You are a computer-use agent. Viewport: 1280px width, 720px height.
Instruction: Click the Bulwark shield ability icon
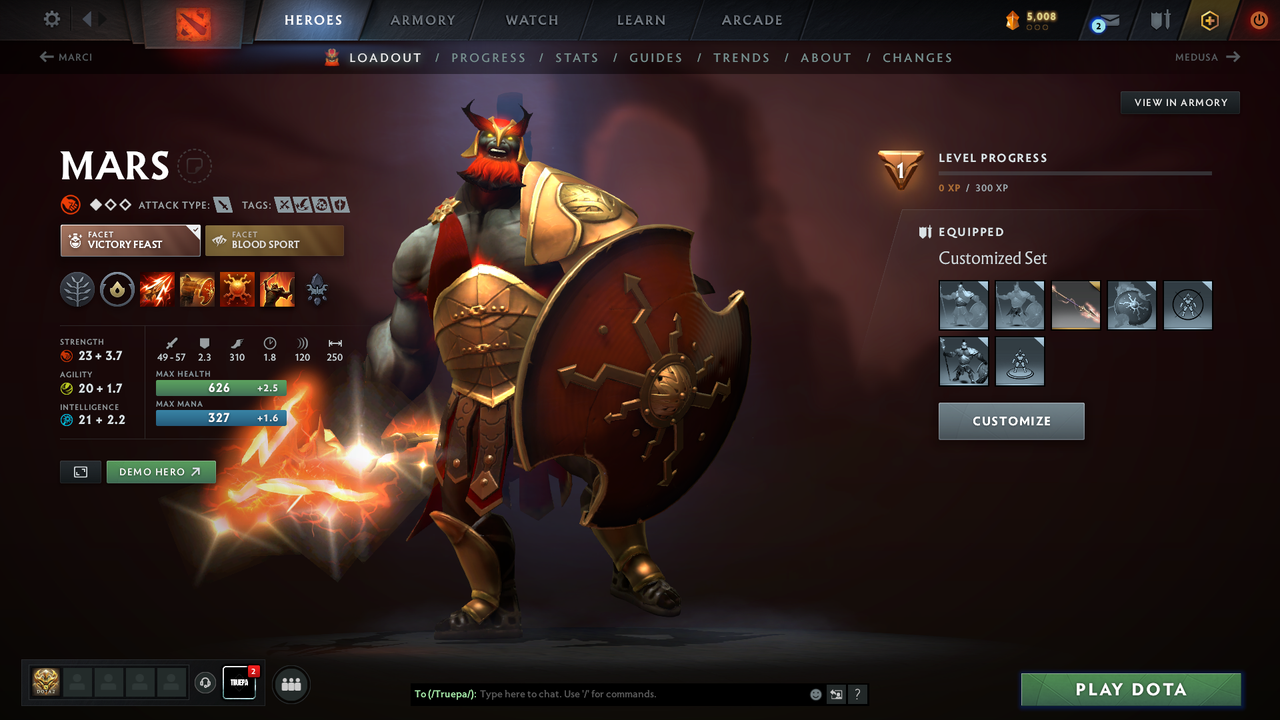pyautogui.click(x=237, y=290)
